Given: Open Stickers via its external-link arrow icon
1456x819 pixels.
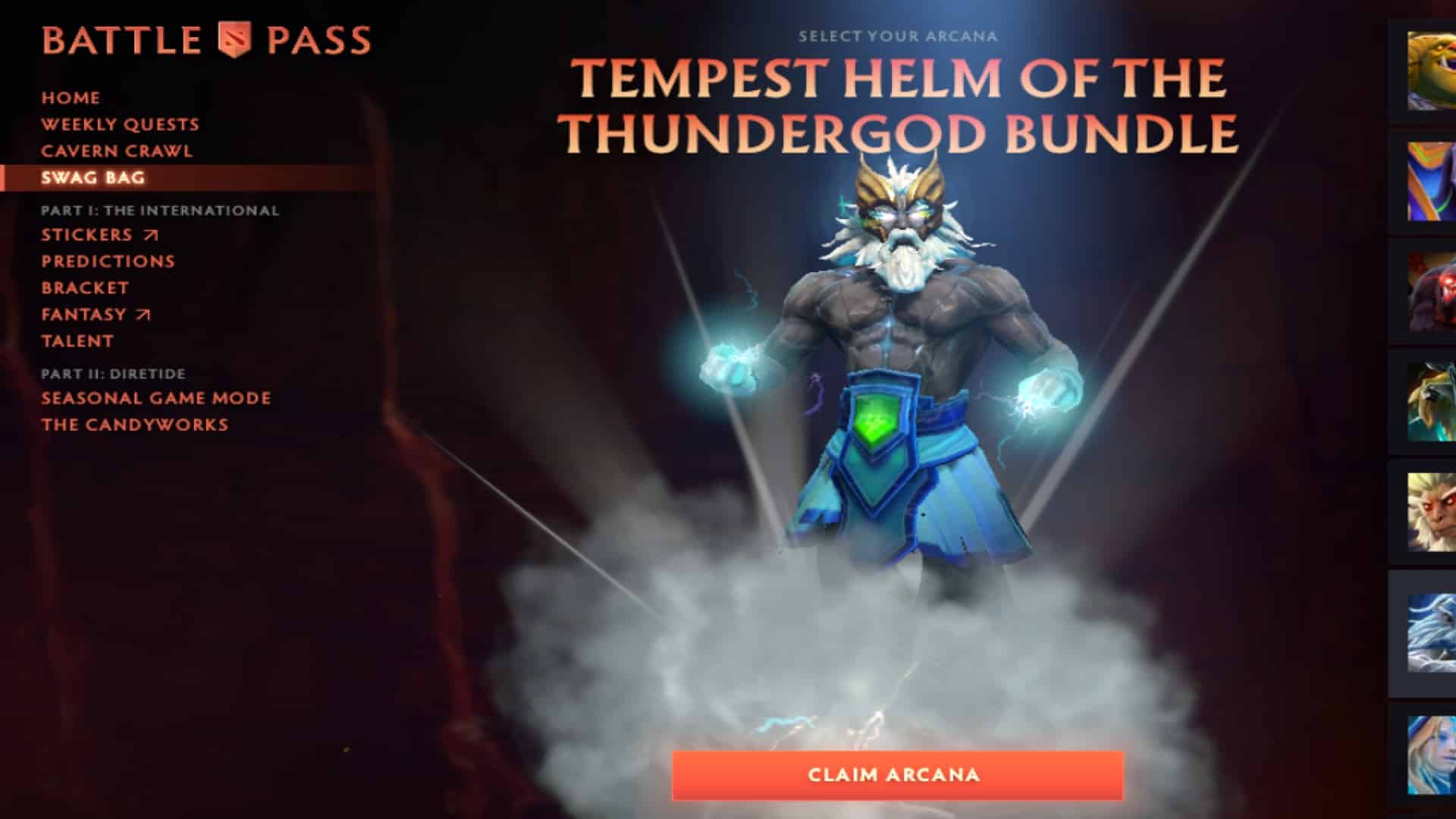Looking at the screenshot, I should click(151, 235).
